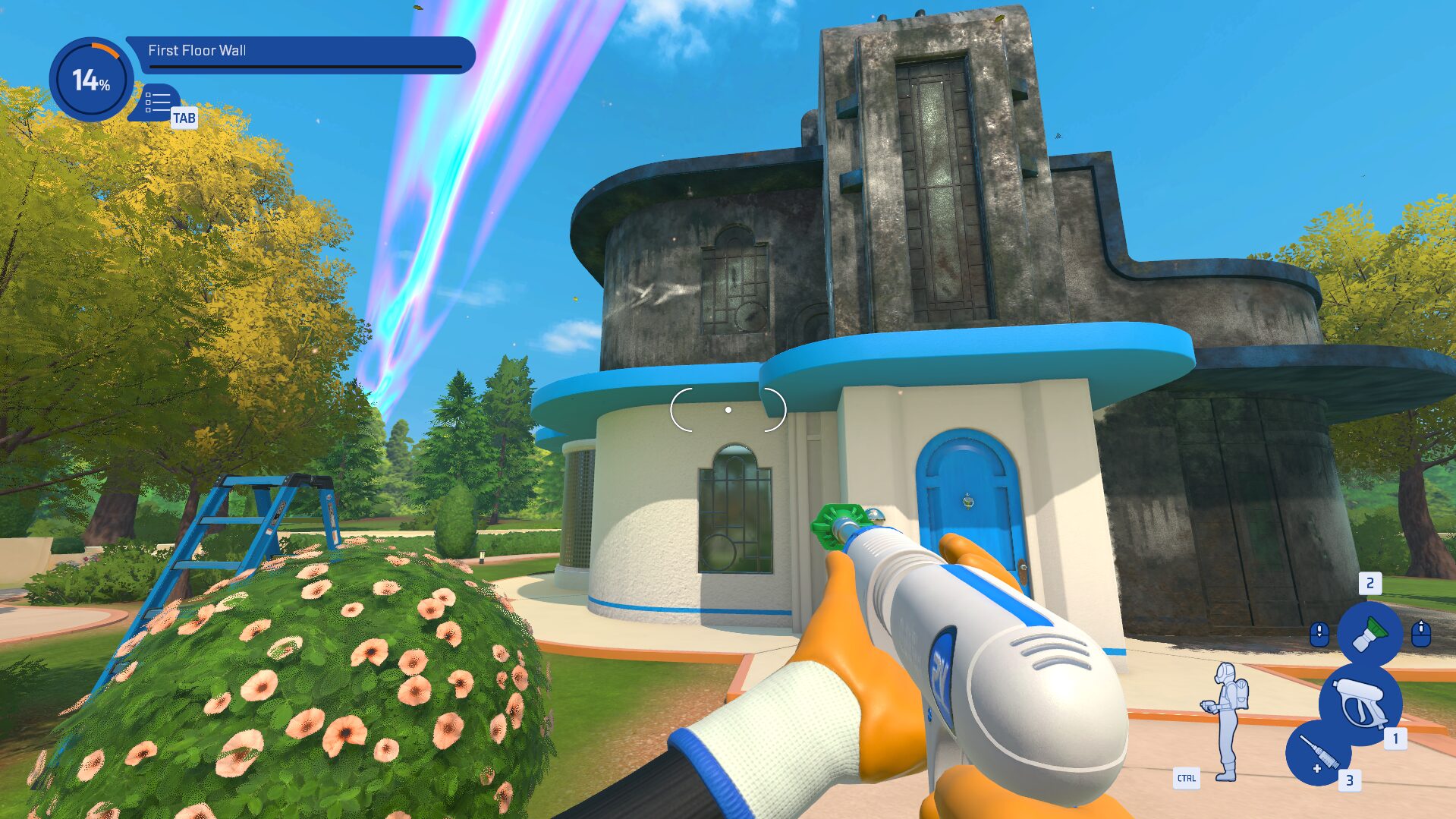Screen dimensions: 1456x819
Task: Toggle crouch via the CTRL key badge
Action: coord(1187,777)
